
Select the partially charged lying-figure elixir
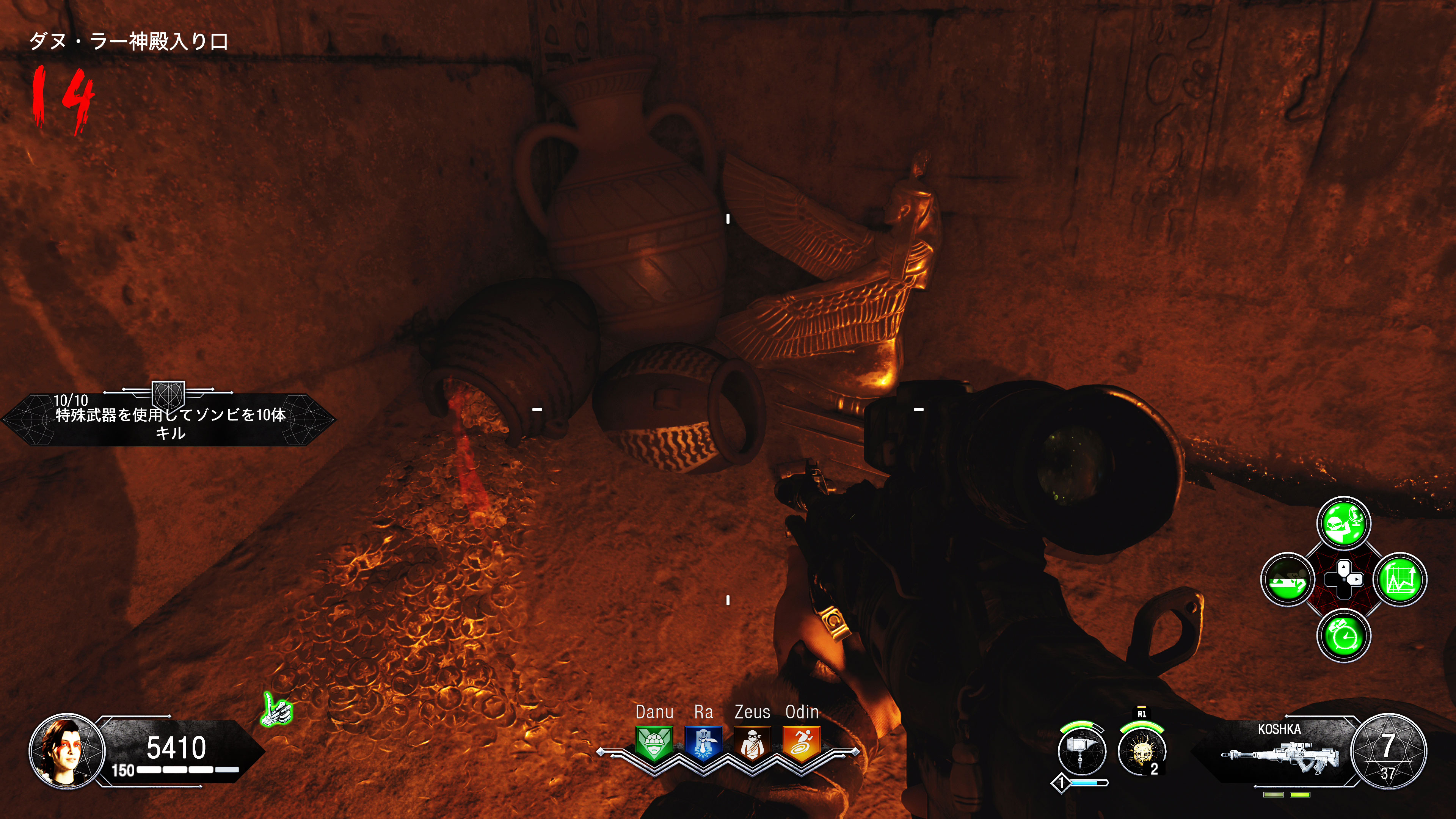click(1288, 579)
